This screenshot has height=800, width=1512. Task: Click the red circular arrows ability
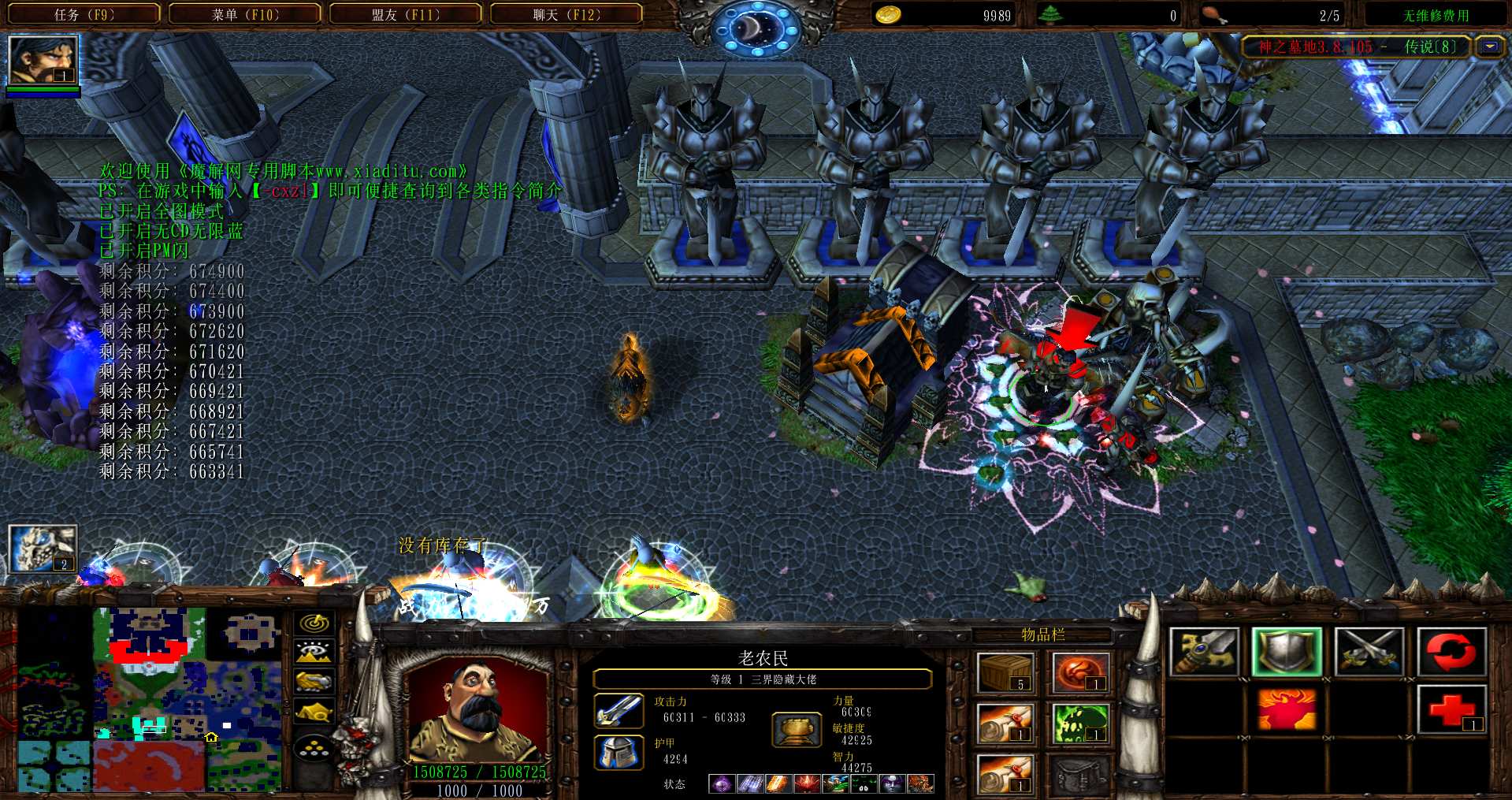click(1451, 653)
